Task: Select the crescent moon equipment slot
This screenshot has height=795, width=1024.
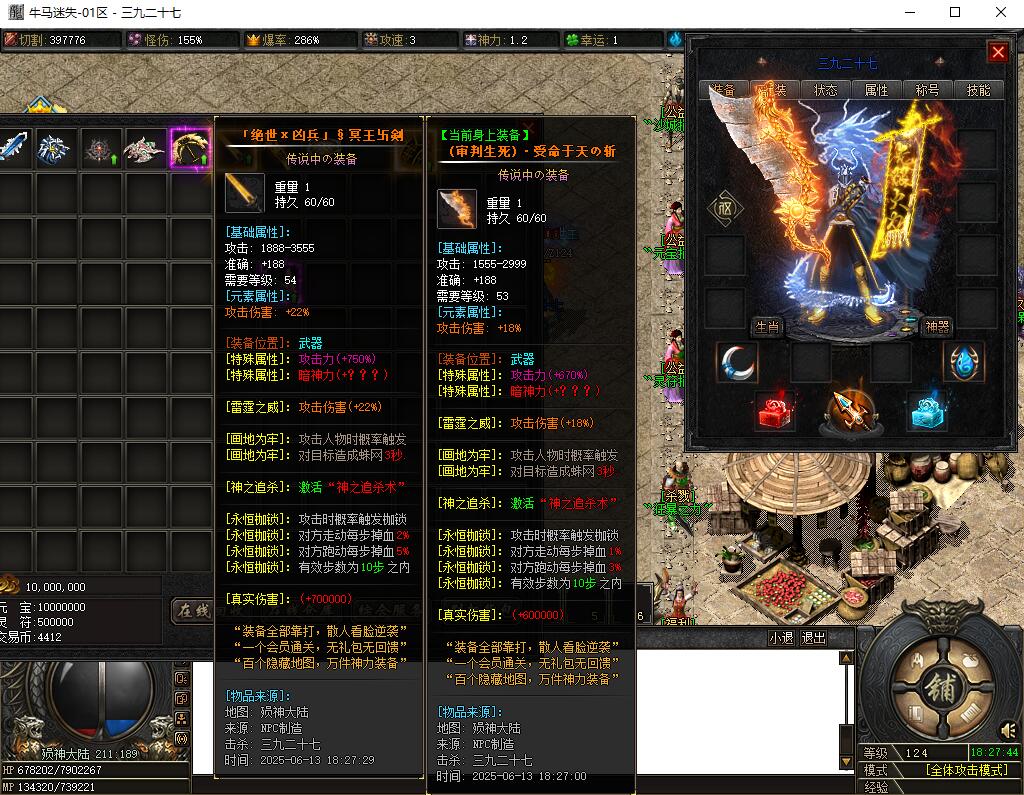Action: [x=737, y=363]
